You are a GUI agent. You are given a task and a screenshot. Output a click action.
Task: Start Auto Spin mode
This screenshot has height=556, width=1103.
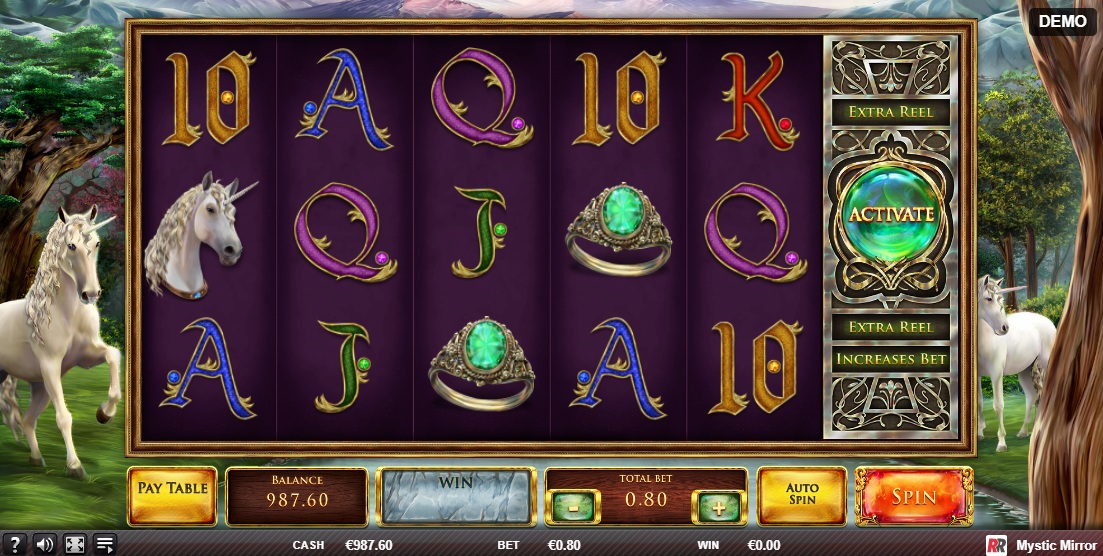click(801, 495)
